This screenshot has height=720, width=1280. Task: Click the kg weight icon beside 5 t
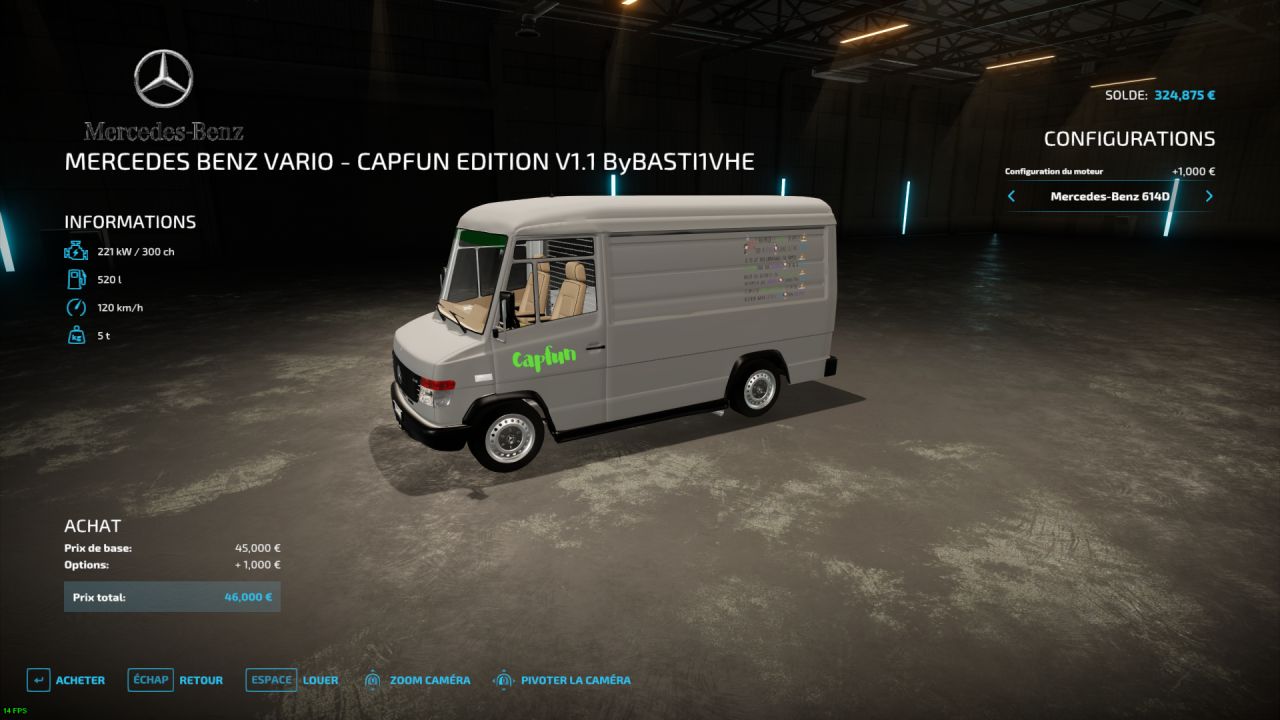(x=75, y=335)
